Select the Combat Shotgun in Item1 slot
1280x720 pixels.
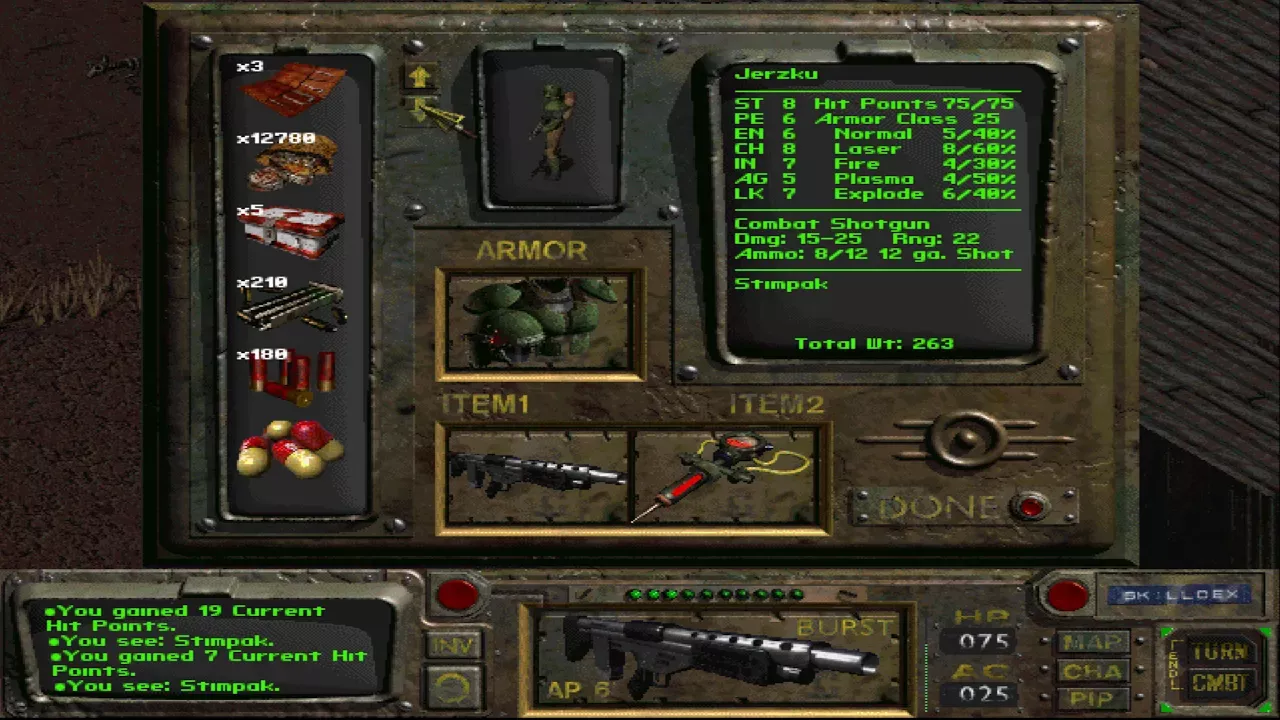[537, 476]
